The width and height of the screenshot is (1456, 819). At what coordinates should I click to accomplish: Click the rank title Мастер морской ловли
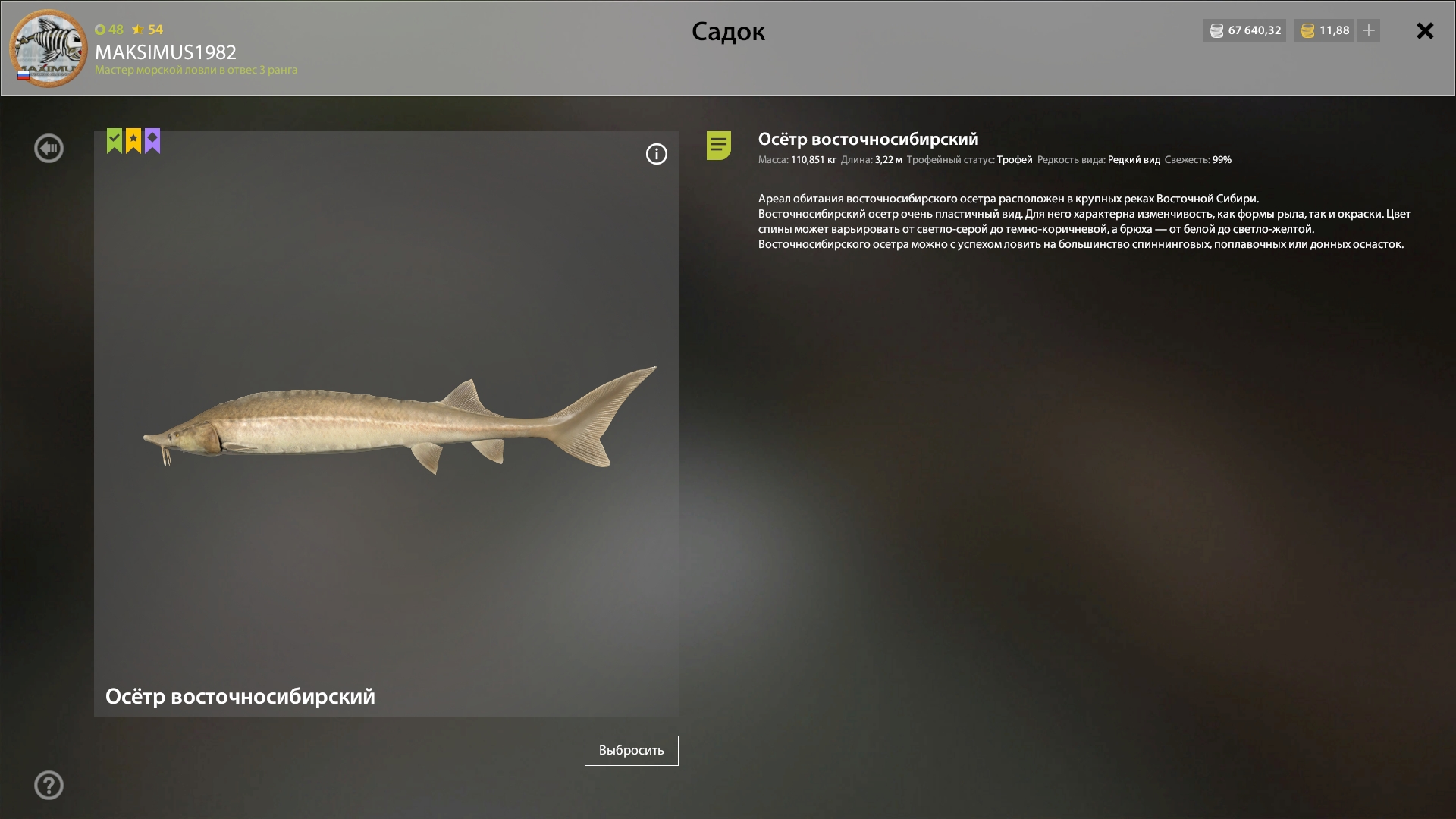click(x=195, y=70)
